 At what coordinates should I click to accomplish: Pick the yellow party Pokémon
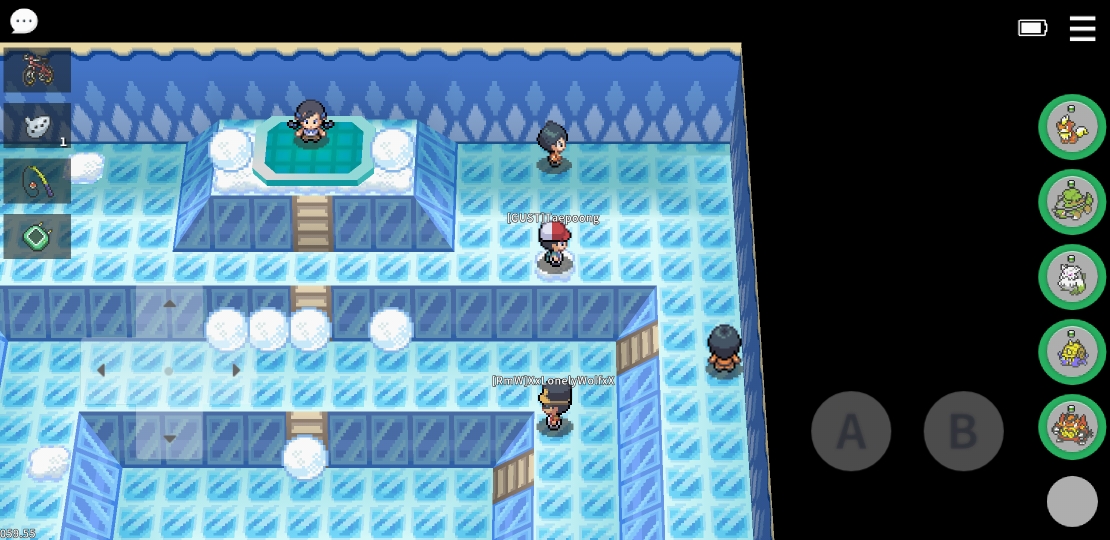click(x=1072, y=352)
